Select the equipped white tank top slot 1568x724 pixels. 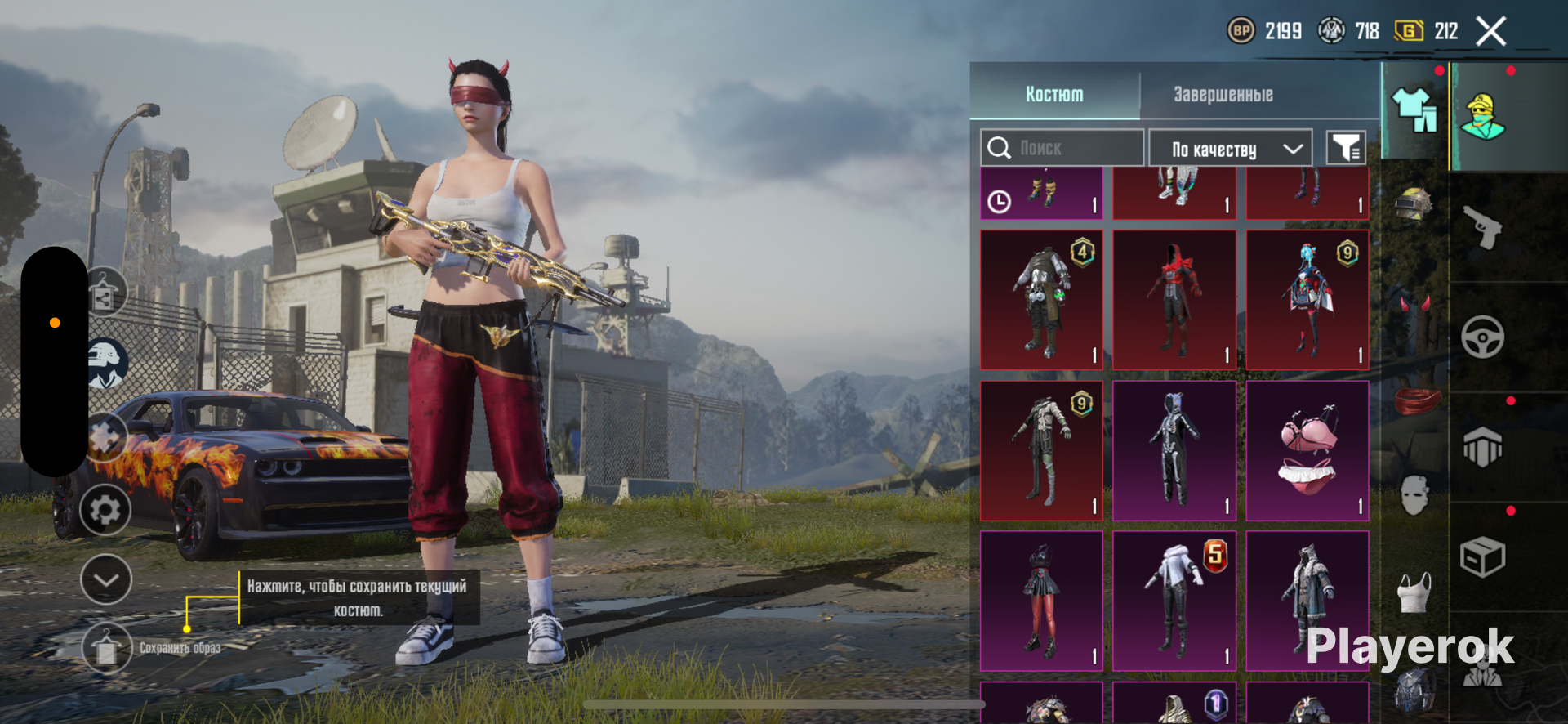pyautogui.click(x=1415, y=592)
